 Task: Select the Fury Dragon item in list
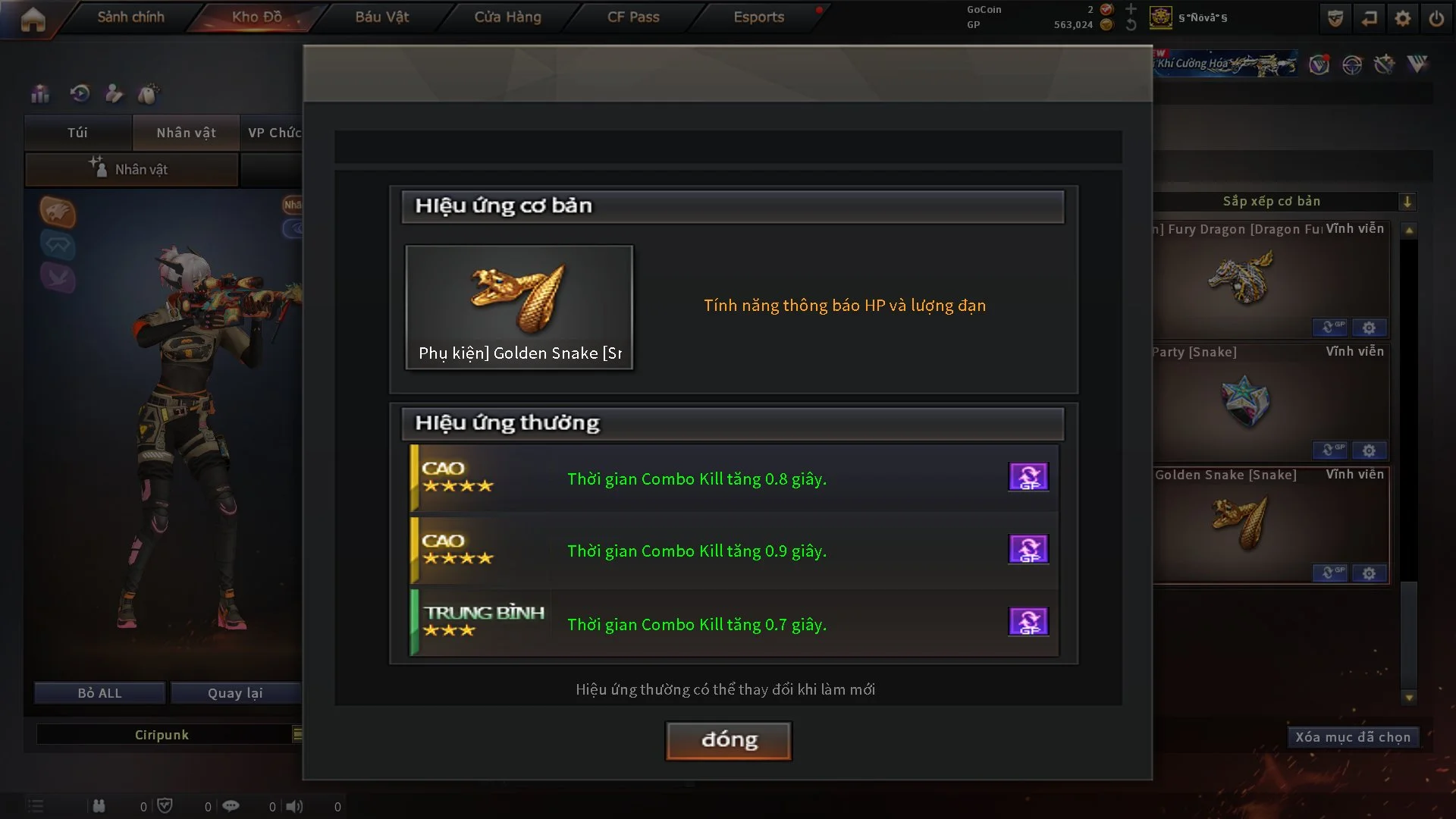[1271, 279]
